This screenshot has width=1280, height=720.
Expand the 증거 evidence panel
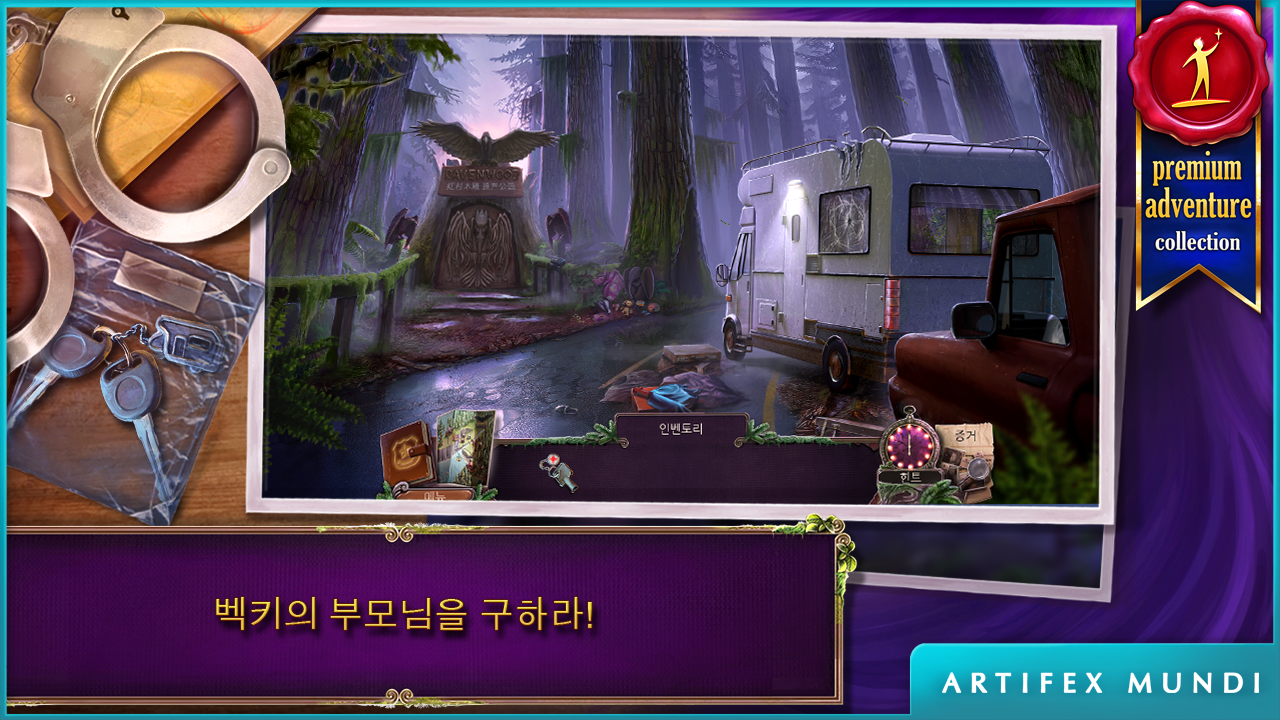[964, 437]
